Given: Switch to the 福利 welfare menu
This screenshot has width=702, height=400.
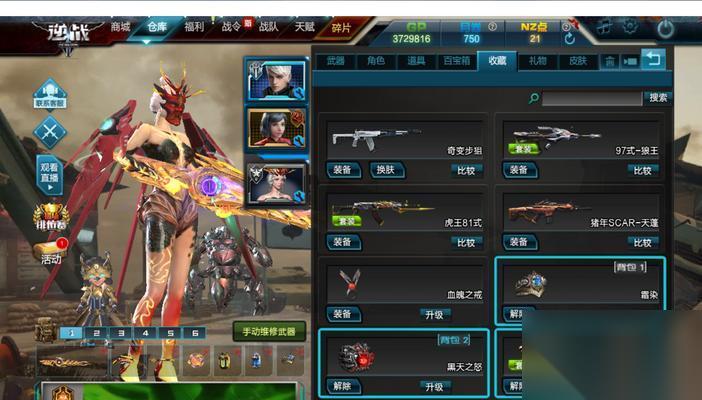Looking at the screenshot, I should 195,27.
